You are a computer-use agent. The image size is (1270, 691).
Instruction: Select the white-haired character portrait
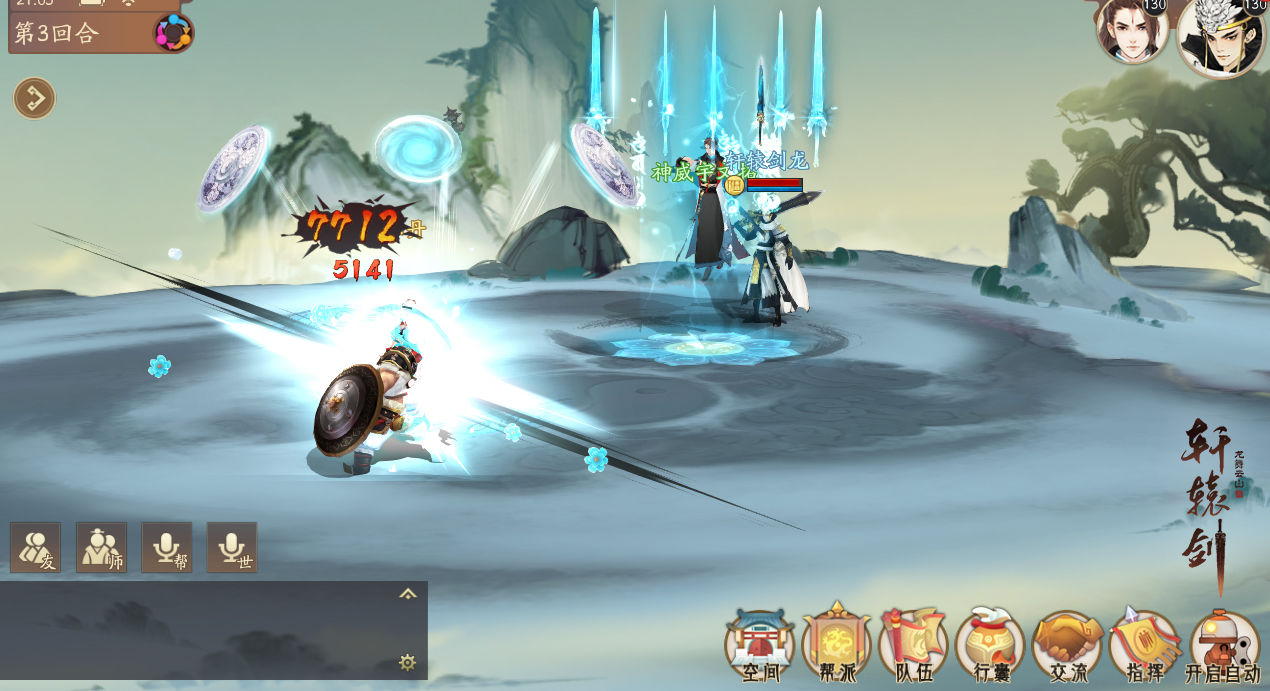[x=1220, y=37]
